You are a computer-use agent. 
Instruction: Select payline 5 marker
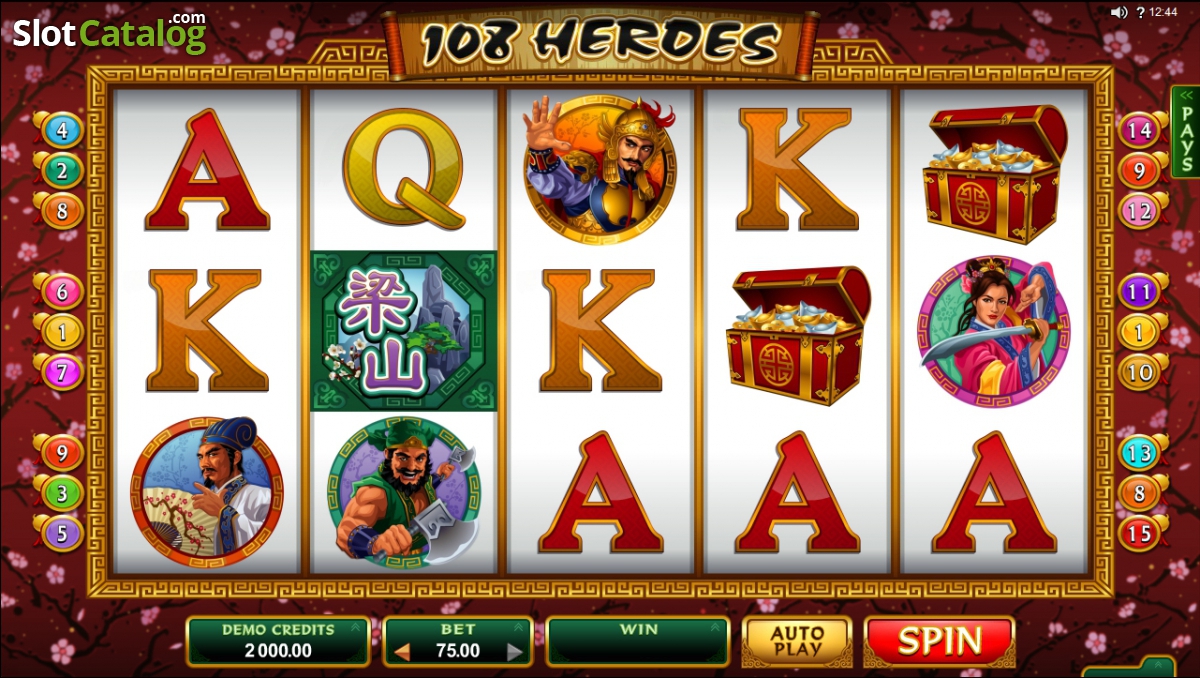pos(62,532)
